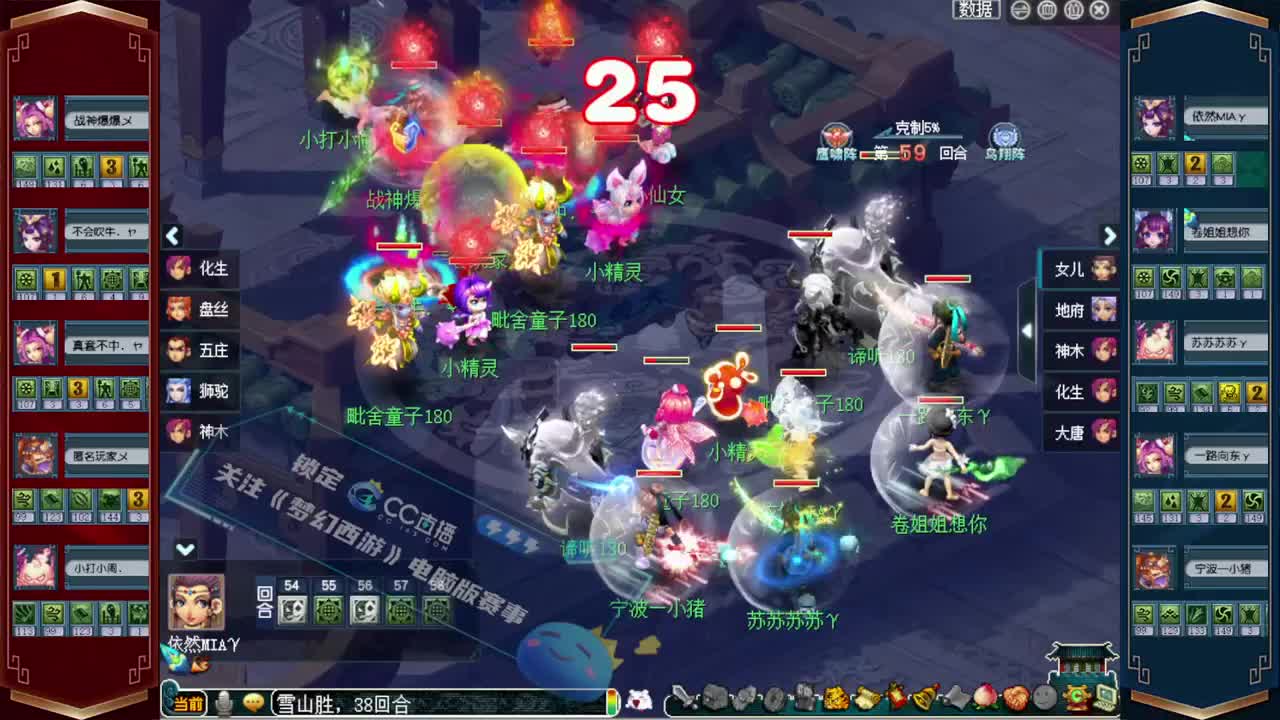Expand the right panel using the right arrow chevron

[1110, 236]
